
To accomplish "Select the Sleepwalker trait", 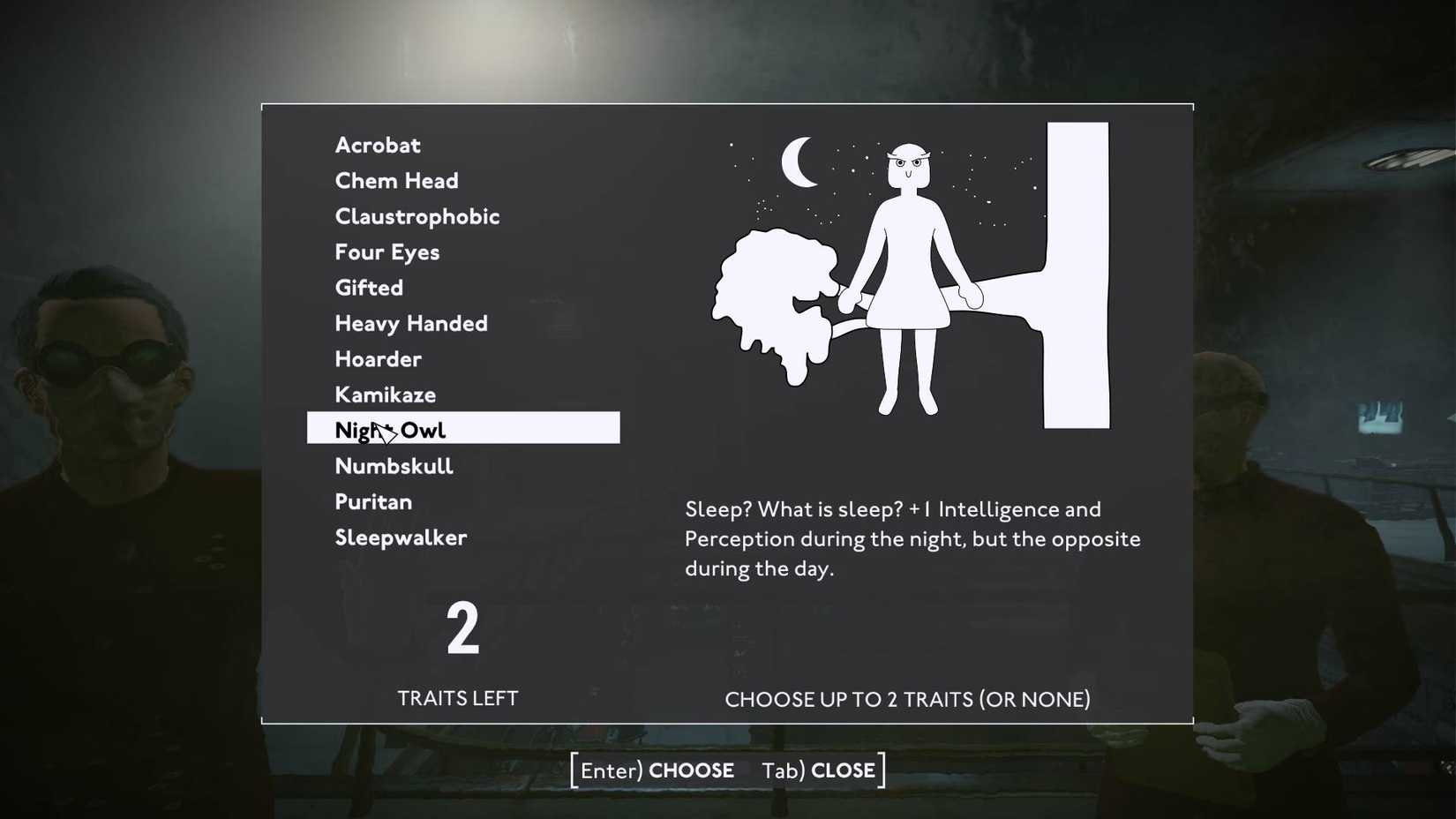I will click(x=401, y=537).
